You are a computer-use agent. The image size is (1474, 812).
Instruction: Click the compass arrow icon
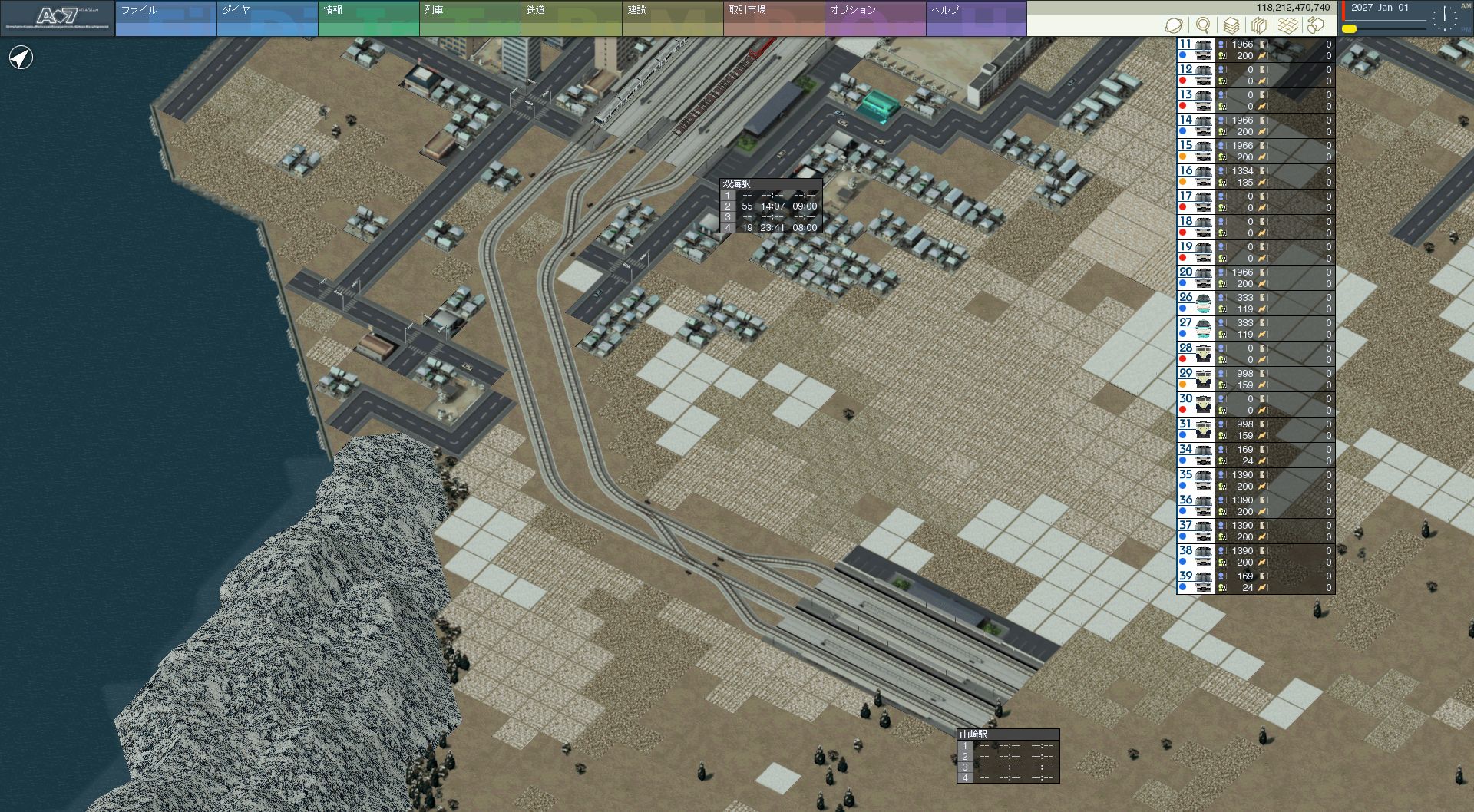tap(21, 58)
